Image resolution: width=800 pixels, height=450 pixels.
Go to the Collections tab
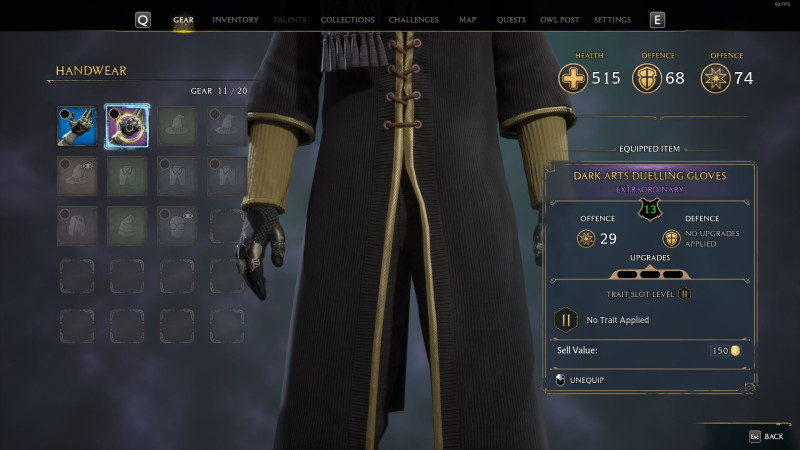click(x=347, y=20)
